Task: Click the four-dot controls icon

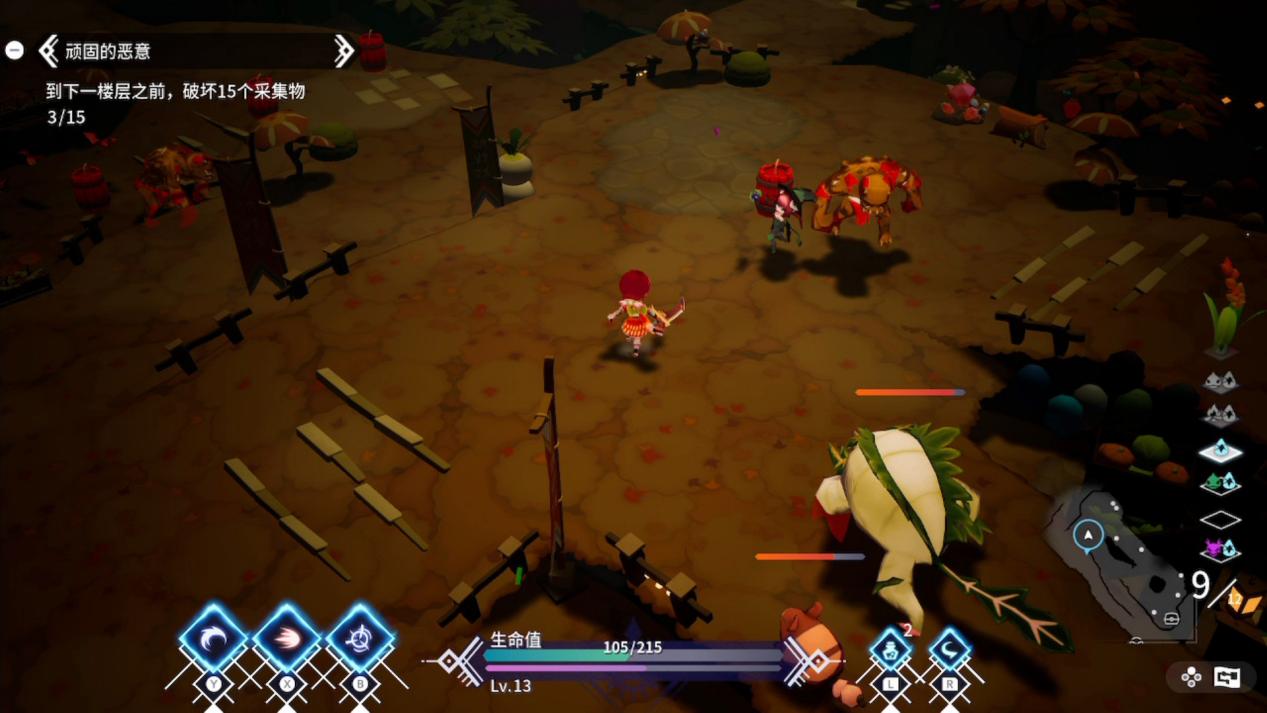Action: click(x=1191, y=677)
